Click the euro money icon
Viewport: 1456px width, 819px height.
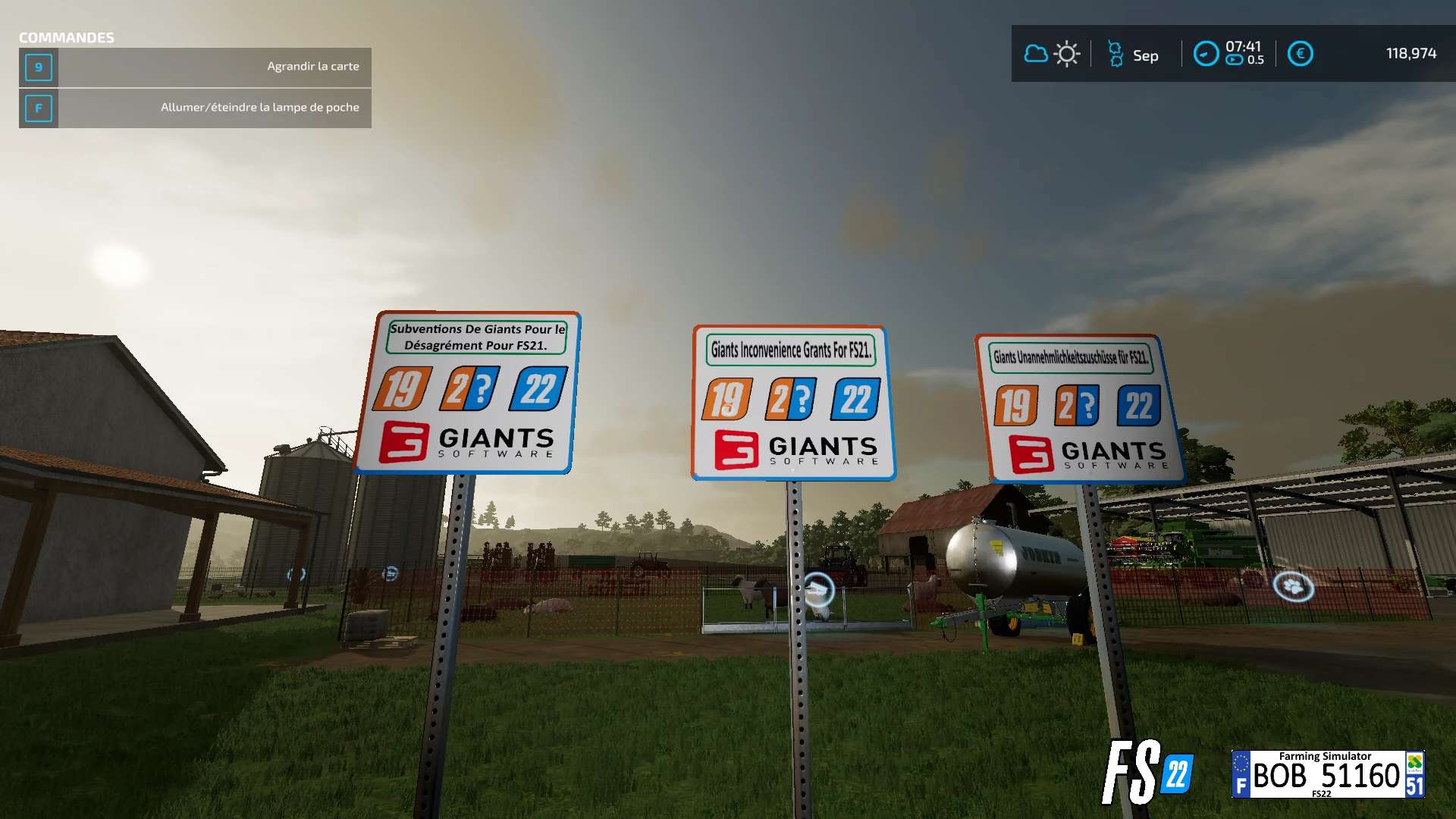tap(1300, 54)
